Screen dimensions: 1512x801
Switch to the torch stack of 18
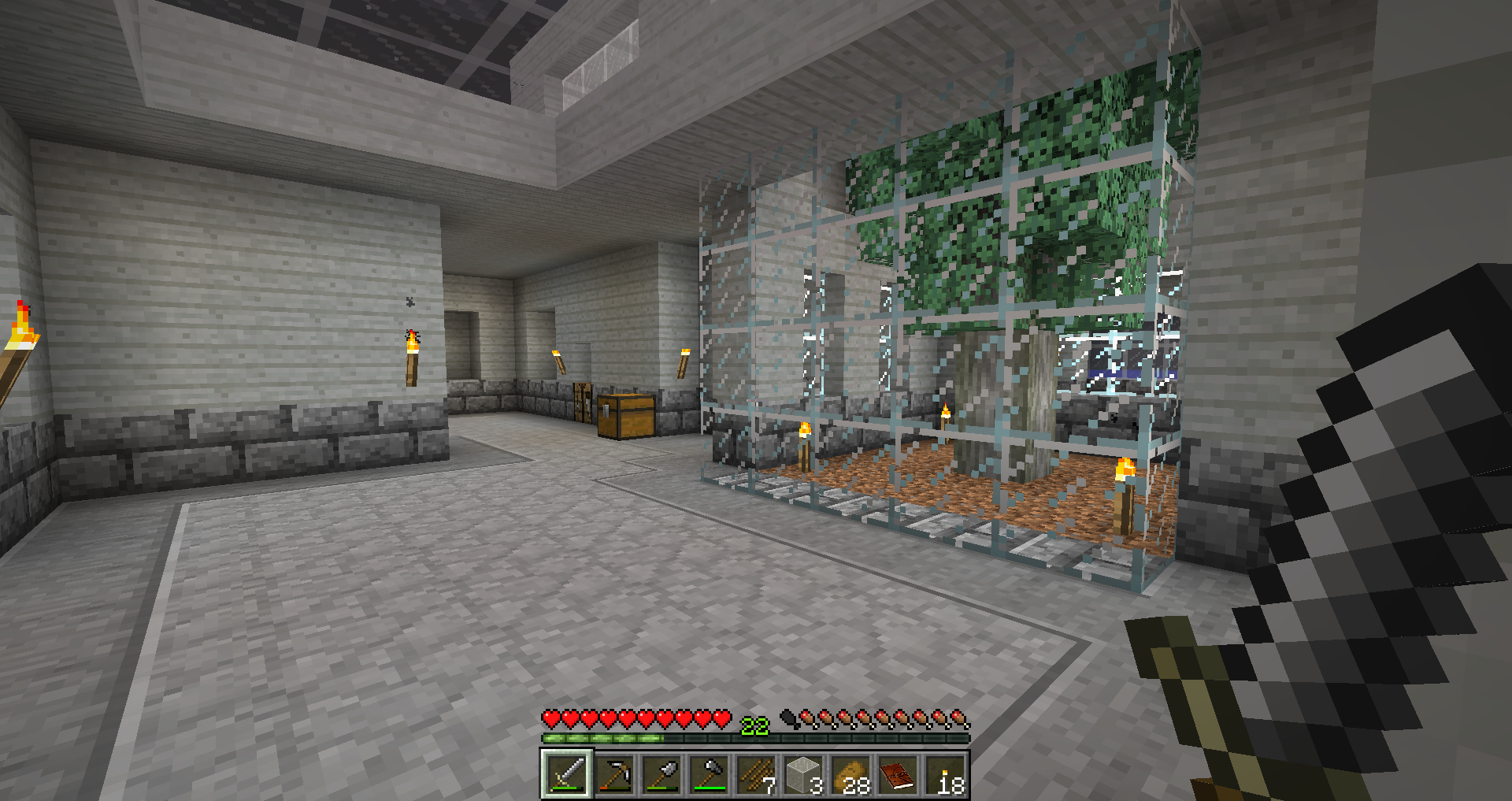tap(944, 775)
